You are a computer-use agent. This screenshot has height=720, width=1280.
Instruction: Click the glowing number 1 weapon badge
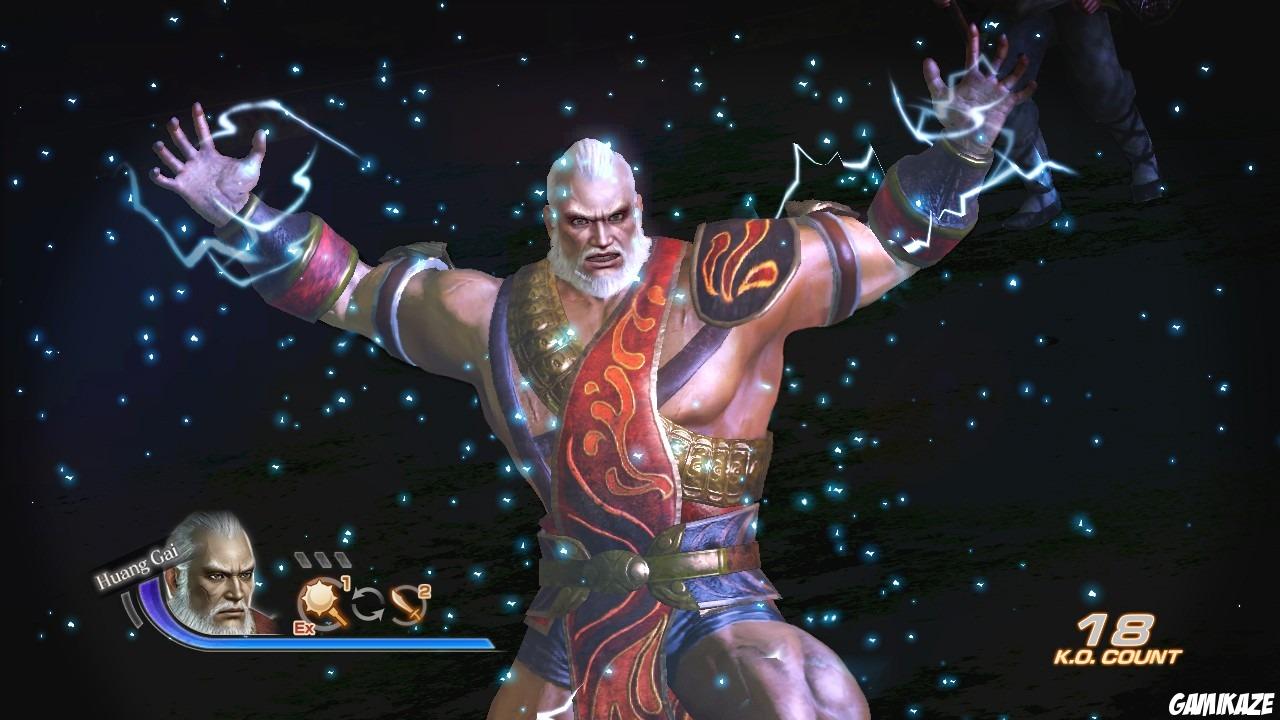[x=346, y=582]
